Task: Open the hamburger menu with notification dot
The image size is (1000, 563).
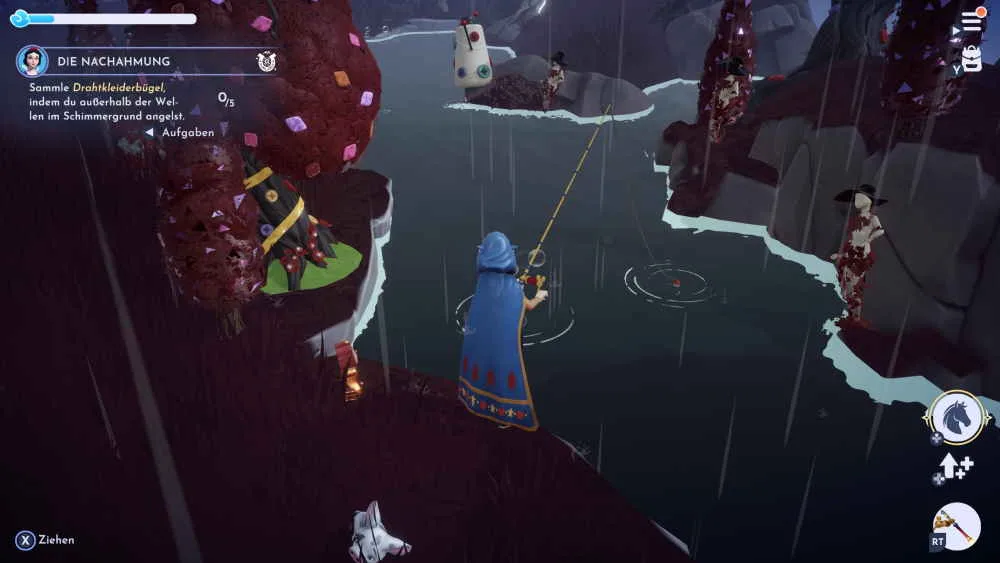Action: point(972,21)
